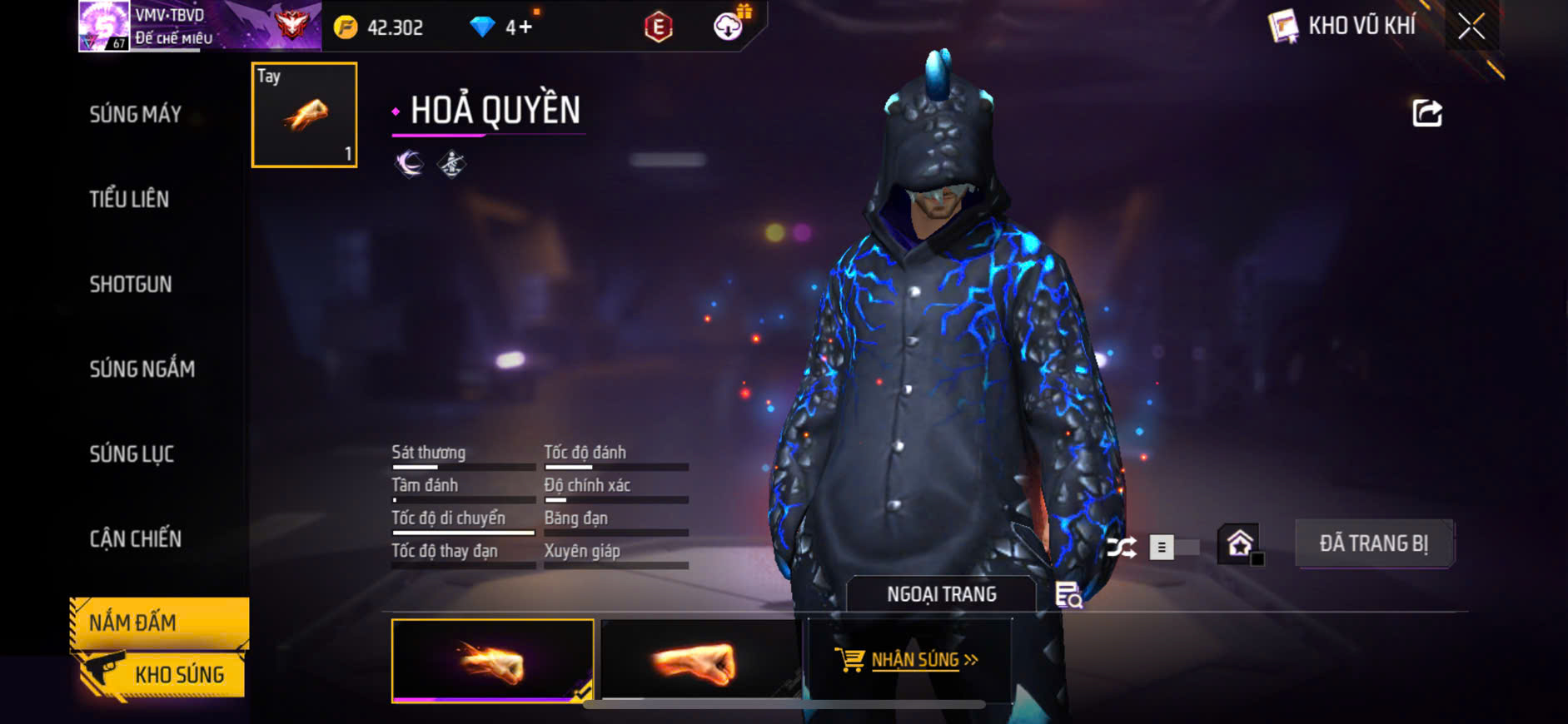
Task: Close the weapon armory screen
Action: [x=1471, y=27]
